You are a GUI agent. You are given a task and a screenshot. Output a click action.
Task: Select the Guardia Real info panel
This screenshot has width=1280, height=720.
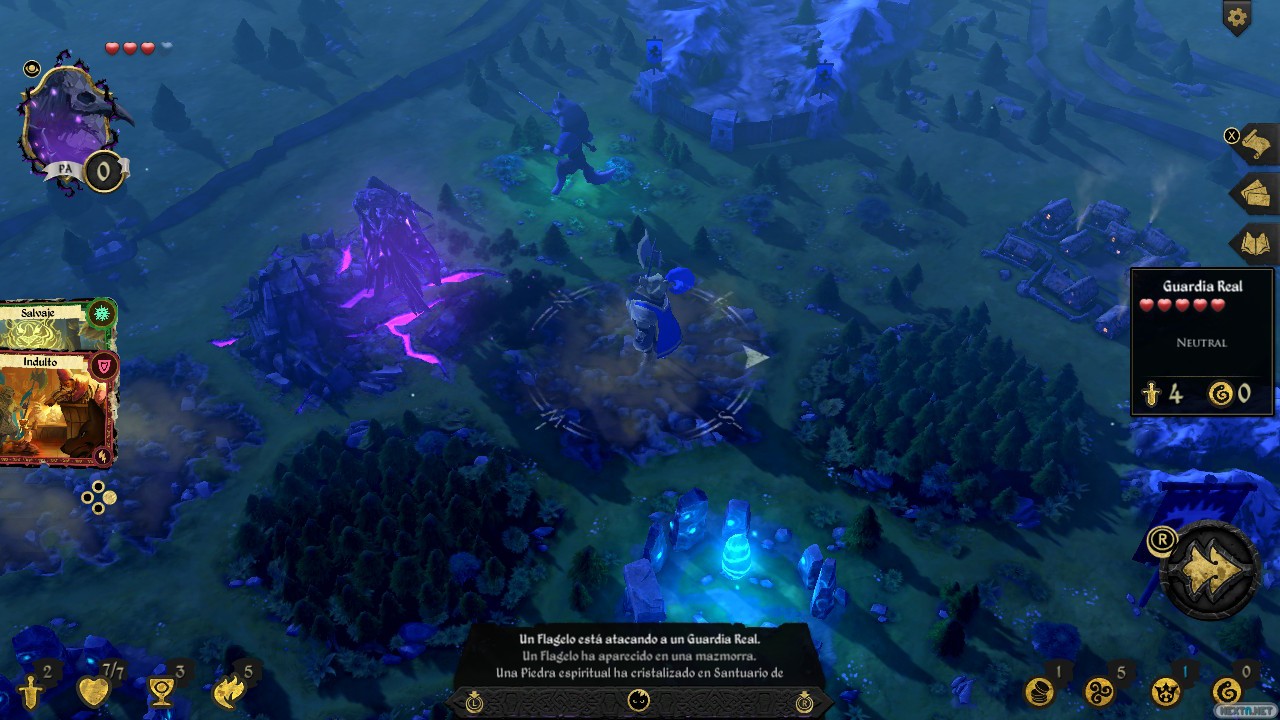[1201, 341]
